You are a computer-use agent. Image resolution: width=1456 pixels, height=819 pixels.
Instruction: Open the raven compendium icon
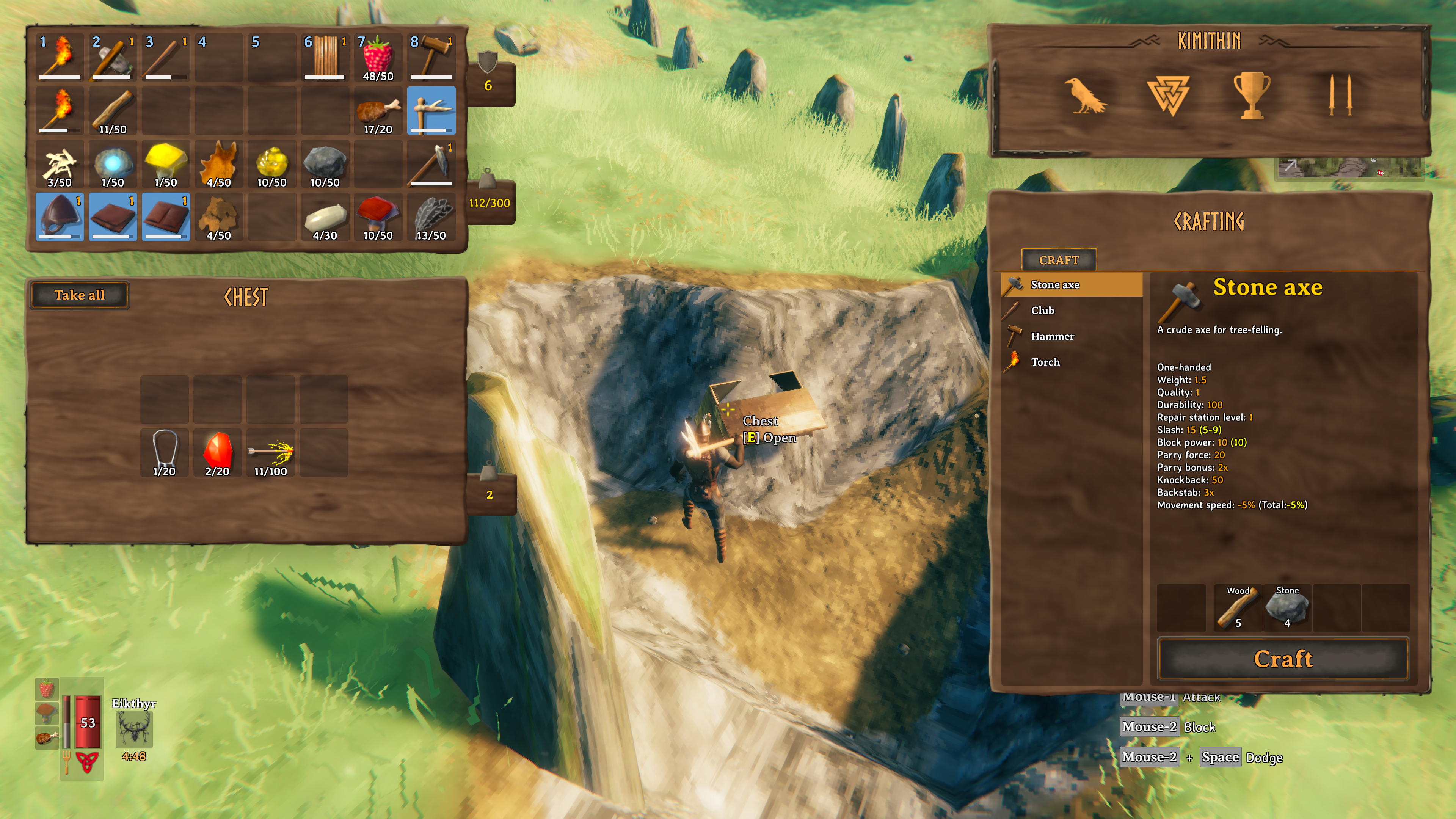tap(1085, 96)
